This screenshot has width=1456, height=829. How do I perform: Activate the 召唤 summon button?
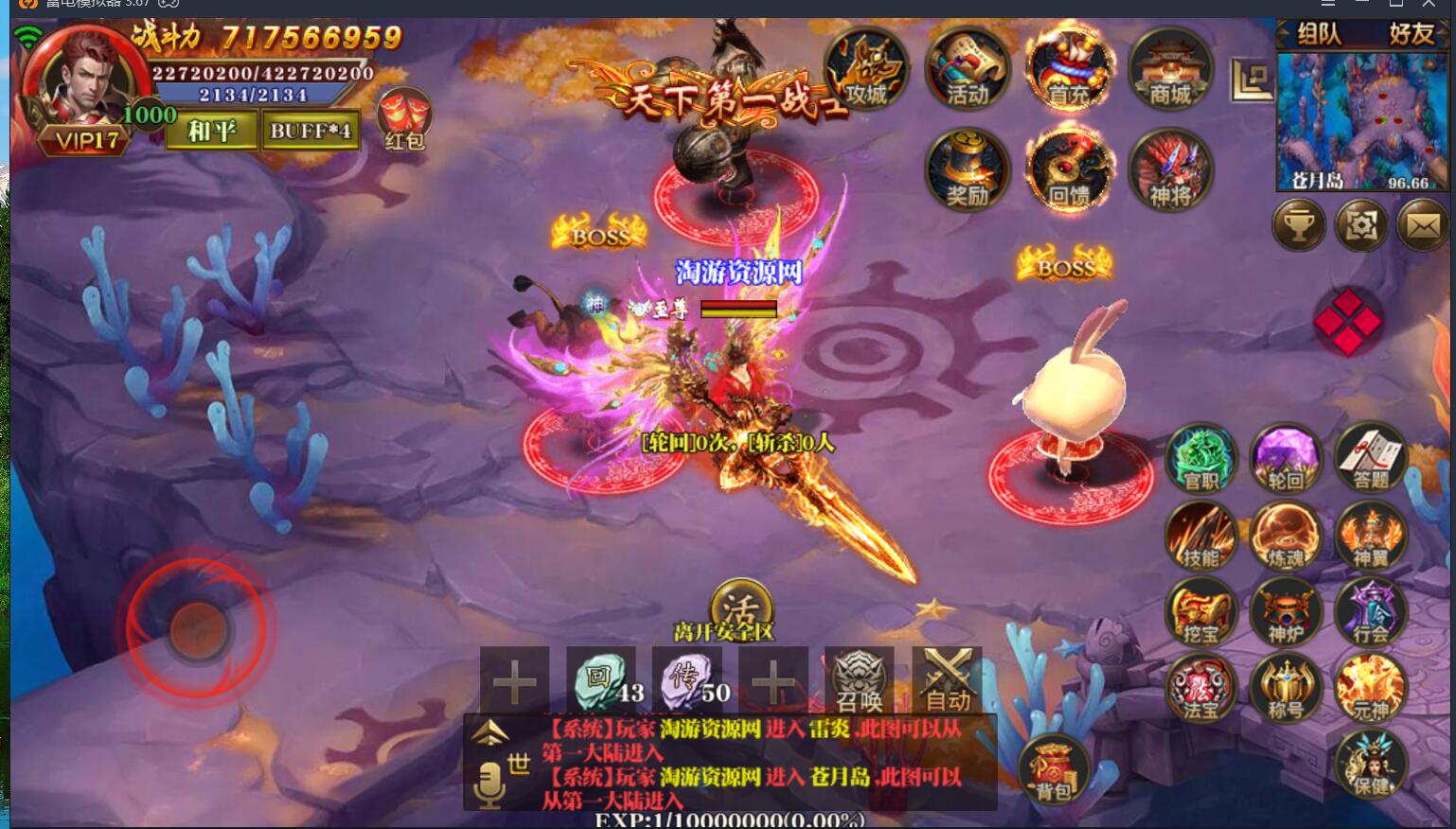[x=860, y=680]
